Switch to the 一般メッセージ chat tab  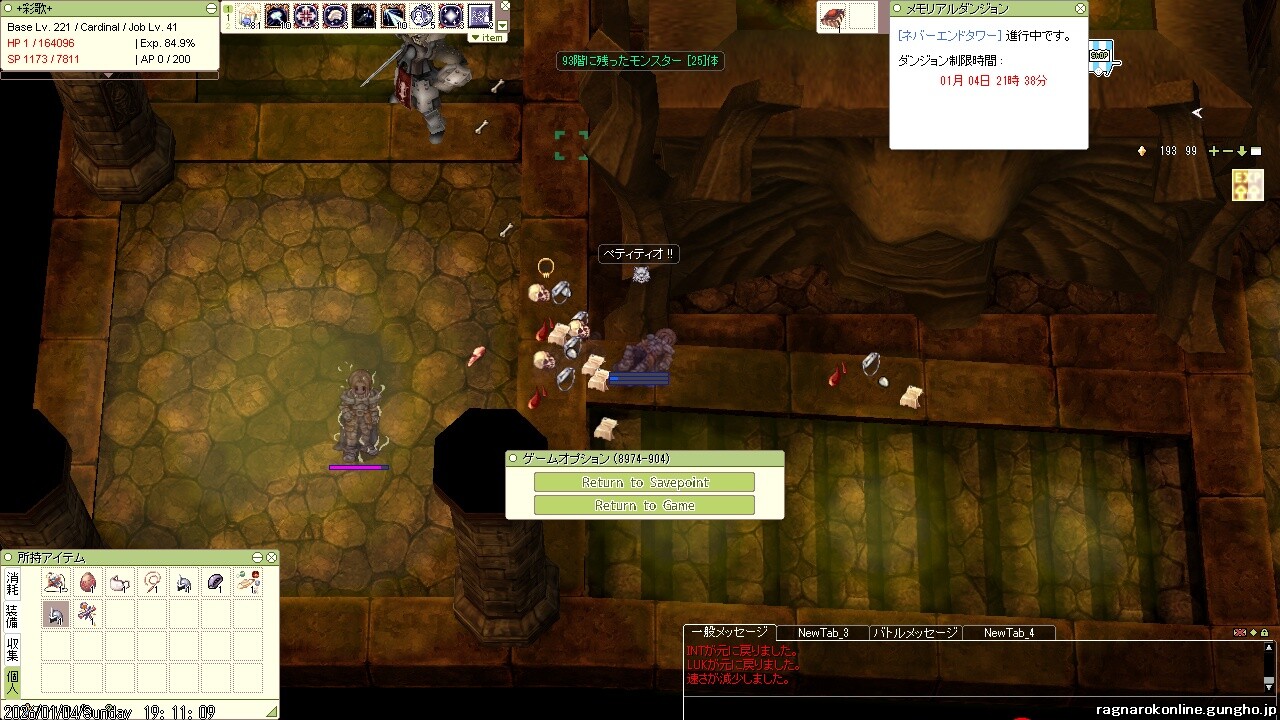[729, 632]
